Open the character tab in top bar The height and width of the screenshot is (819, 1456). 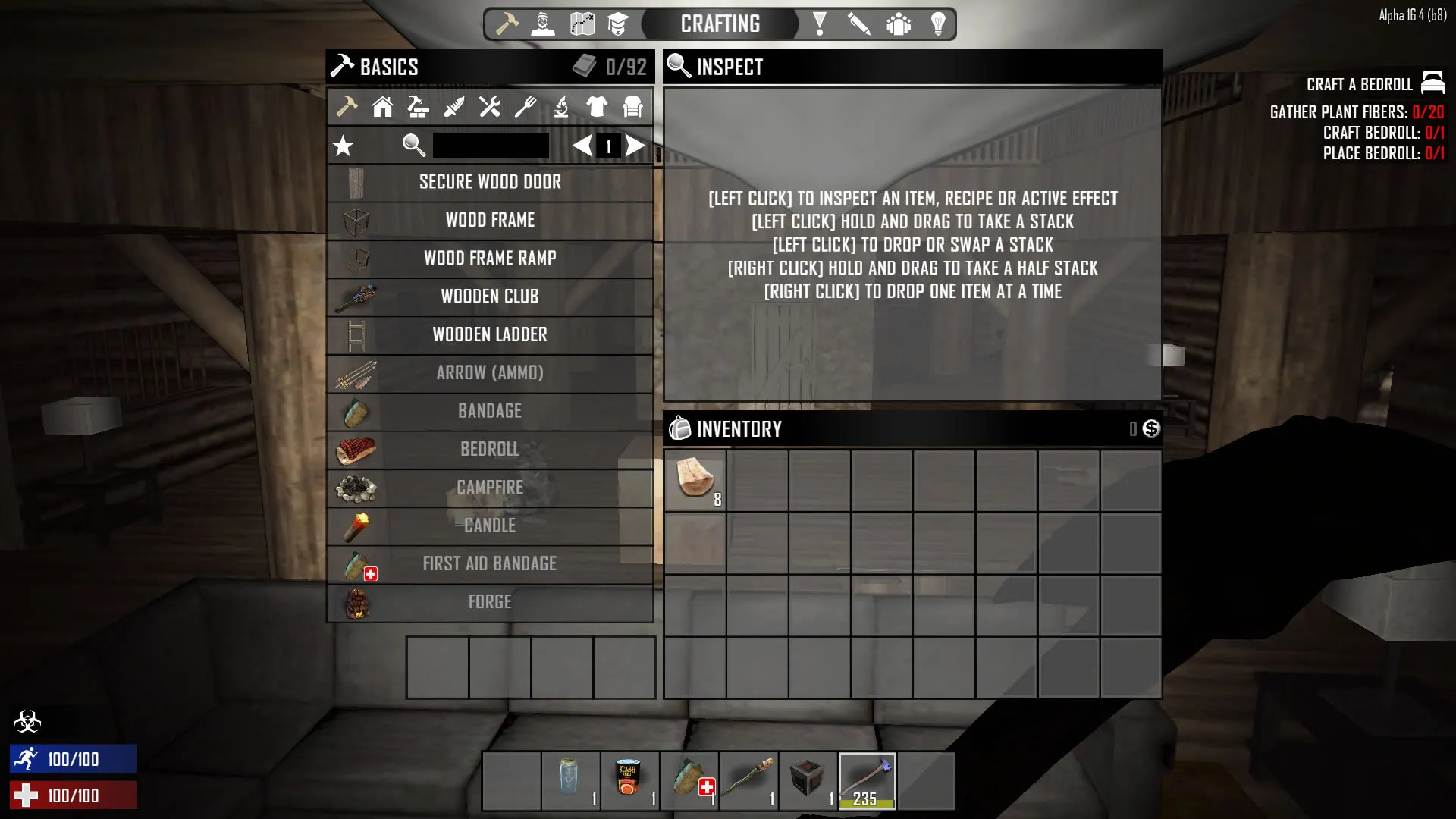click(x=543, y=24)
